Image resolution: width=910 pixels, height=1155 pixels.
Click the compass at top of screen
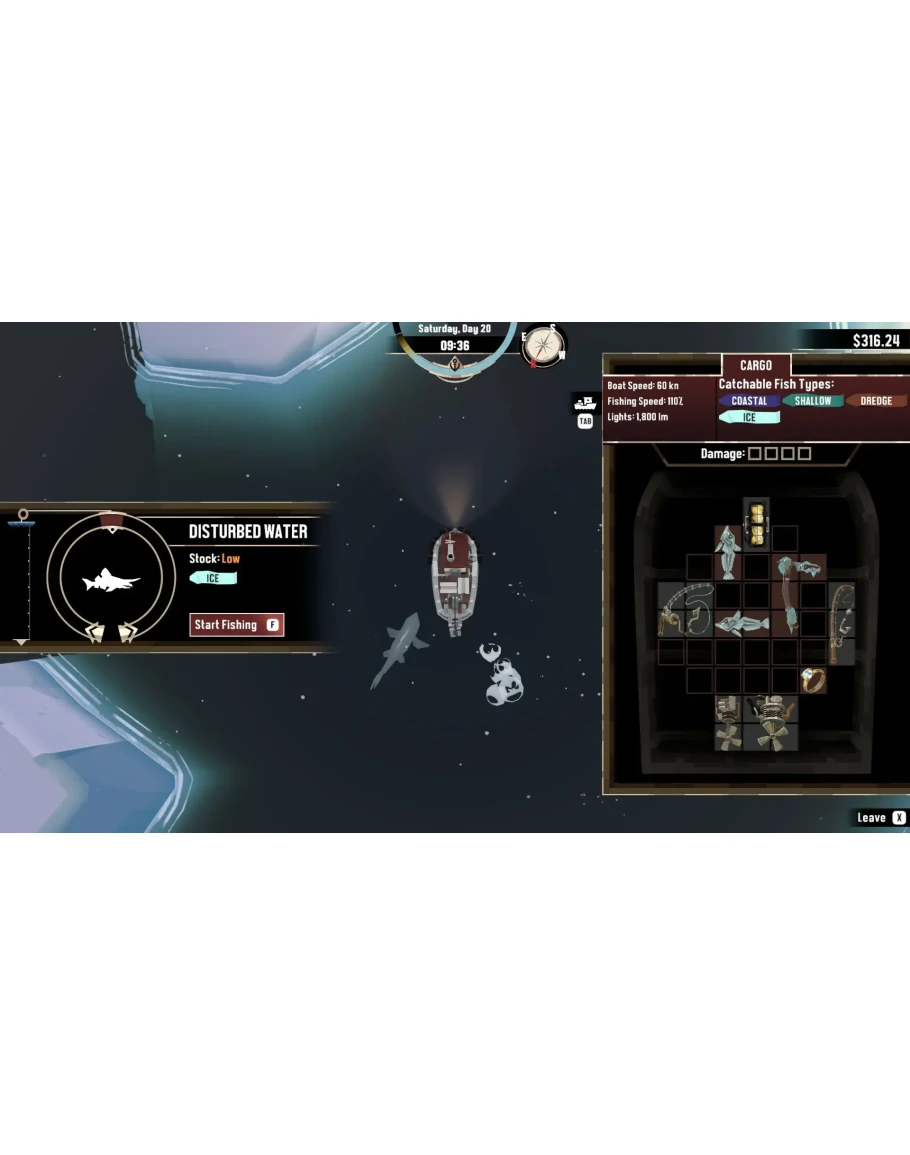[x=544, y=345]
